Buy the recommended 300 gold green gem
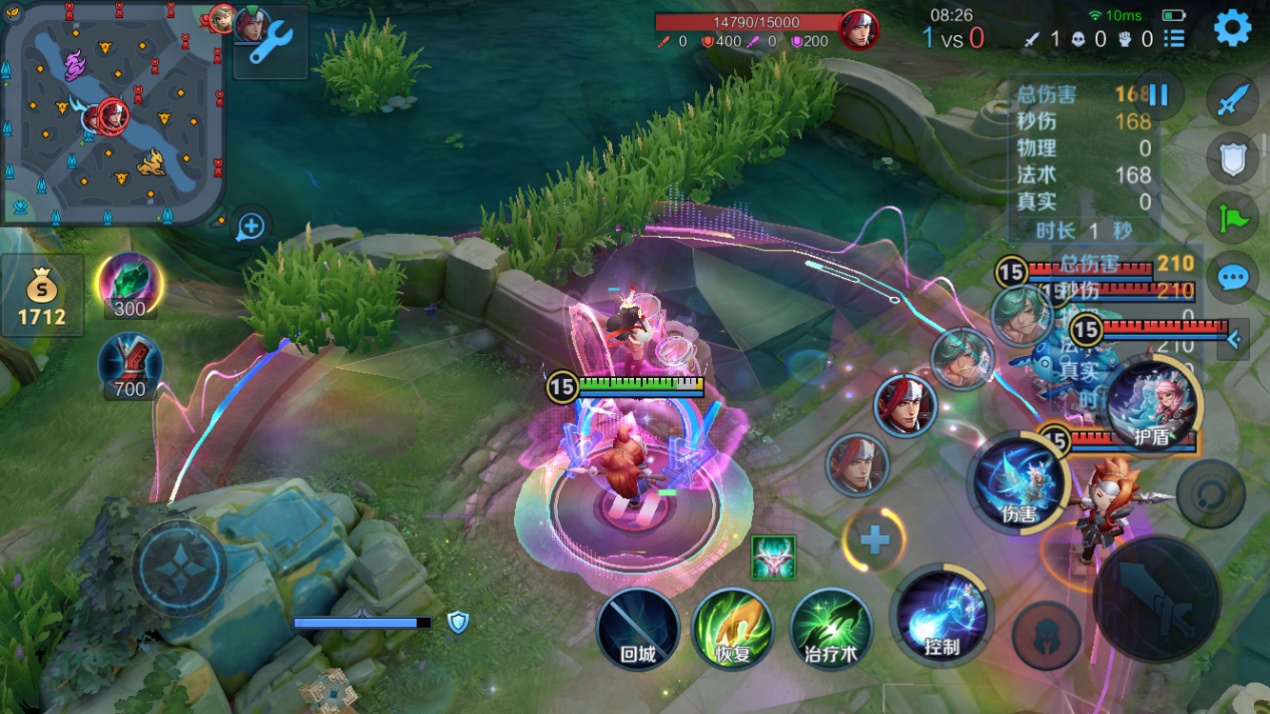Viewport: 1270px width, 714px height. pos(129,285)
